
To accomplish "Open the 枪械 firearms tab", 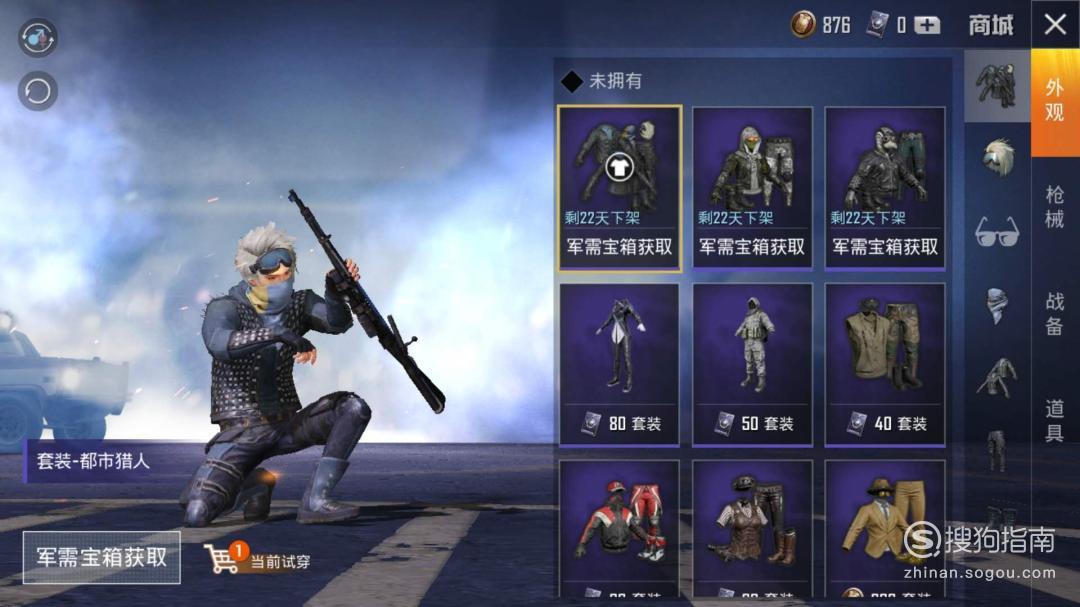I will pos(1055,207).
